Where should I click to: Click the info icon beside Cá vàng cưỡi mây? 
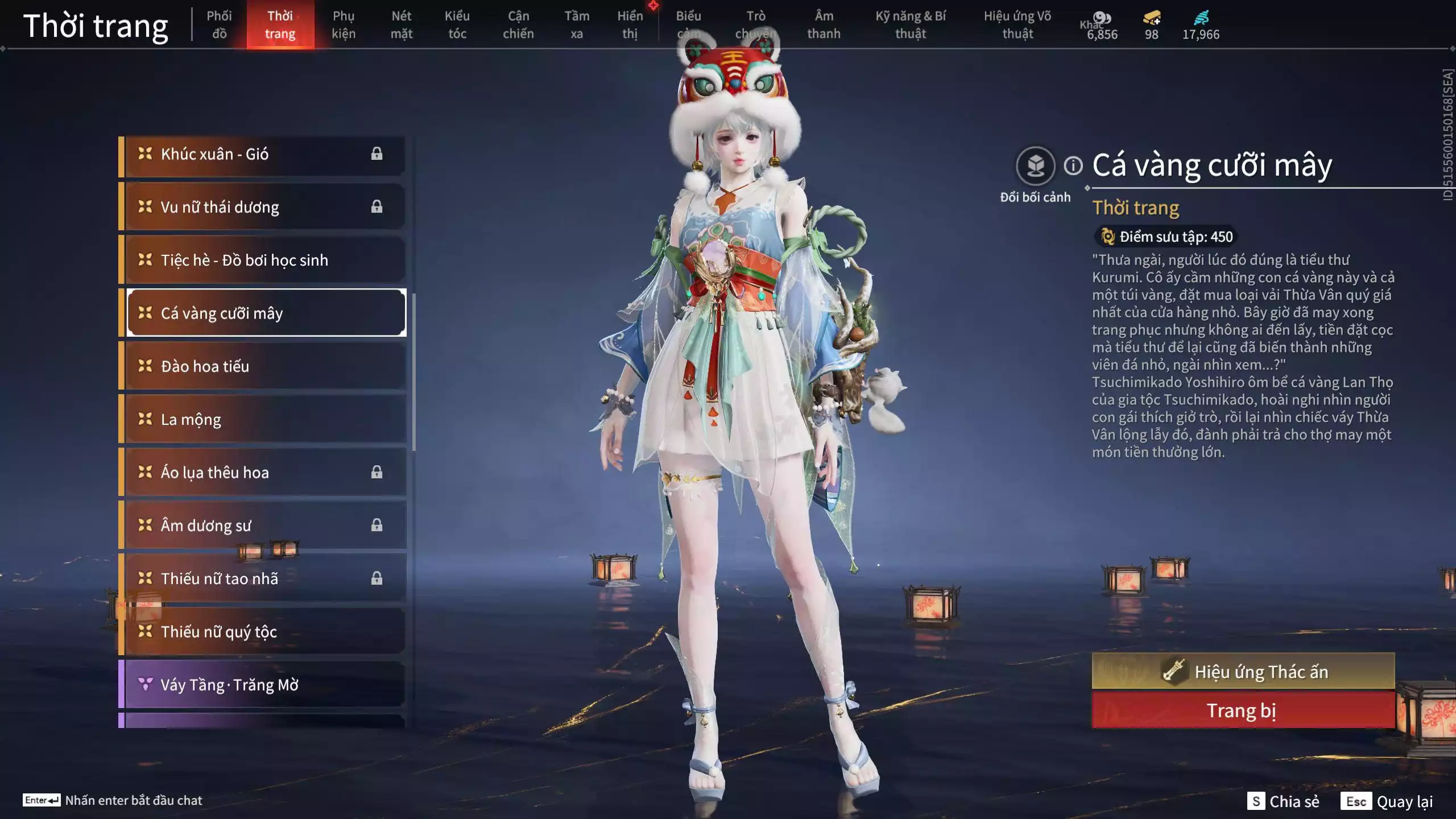point(1073,165)
